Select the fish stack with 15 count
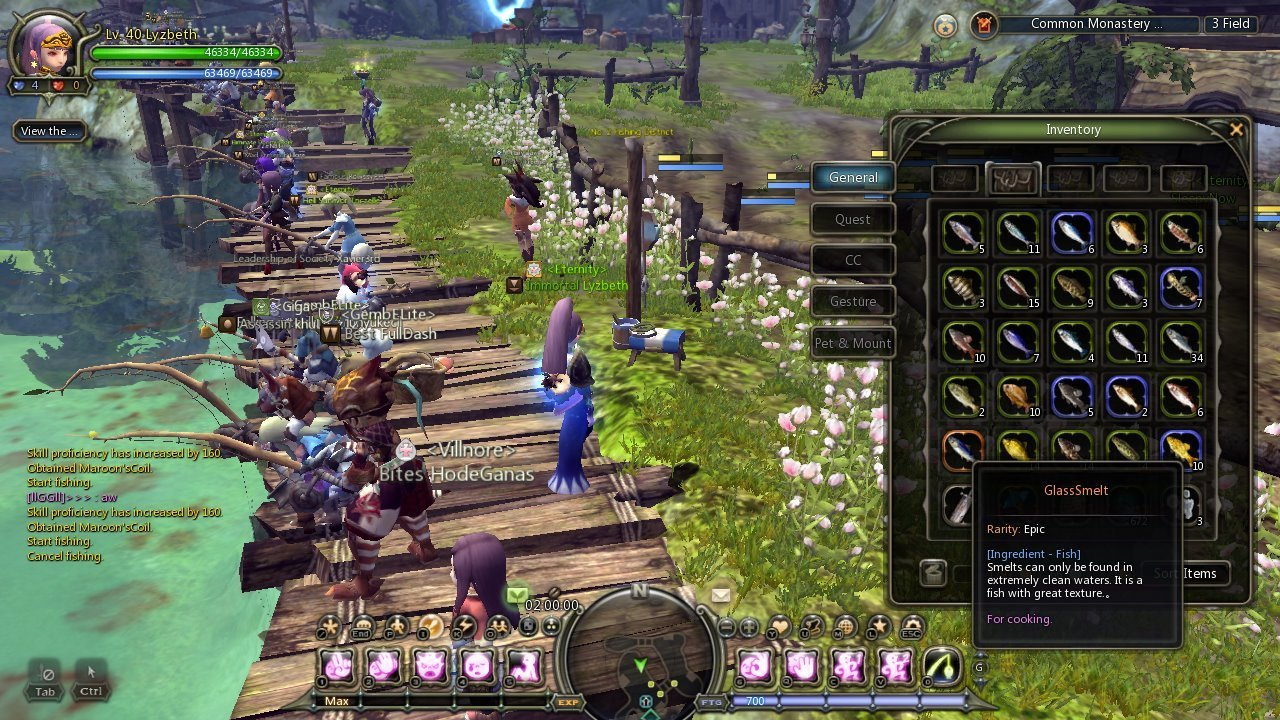 pyautogui.click(x=1017, y=287)
